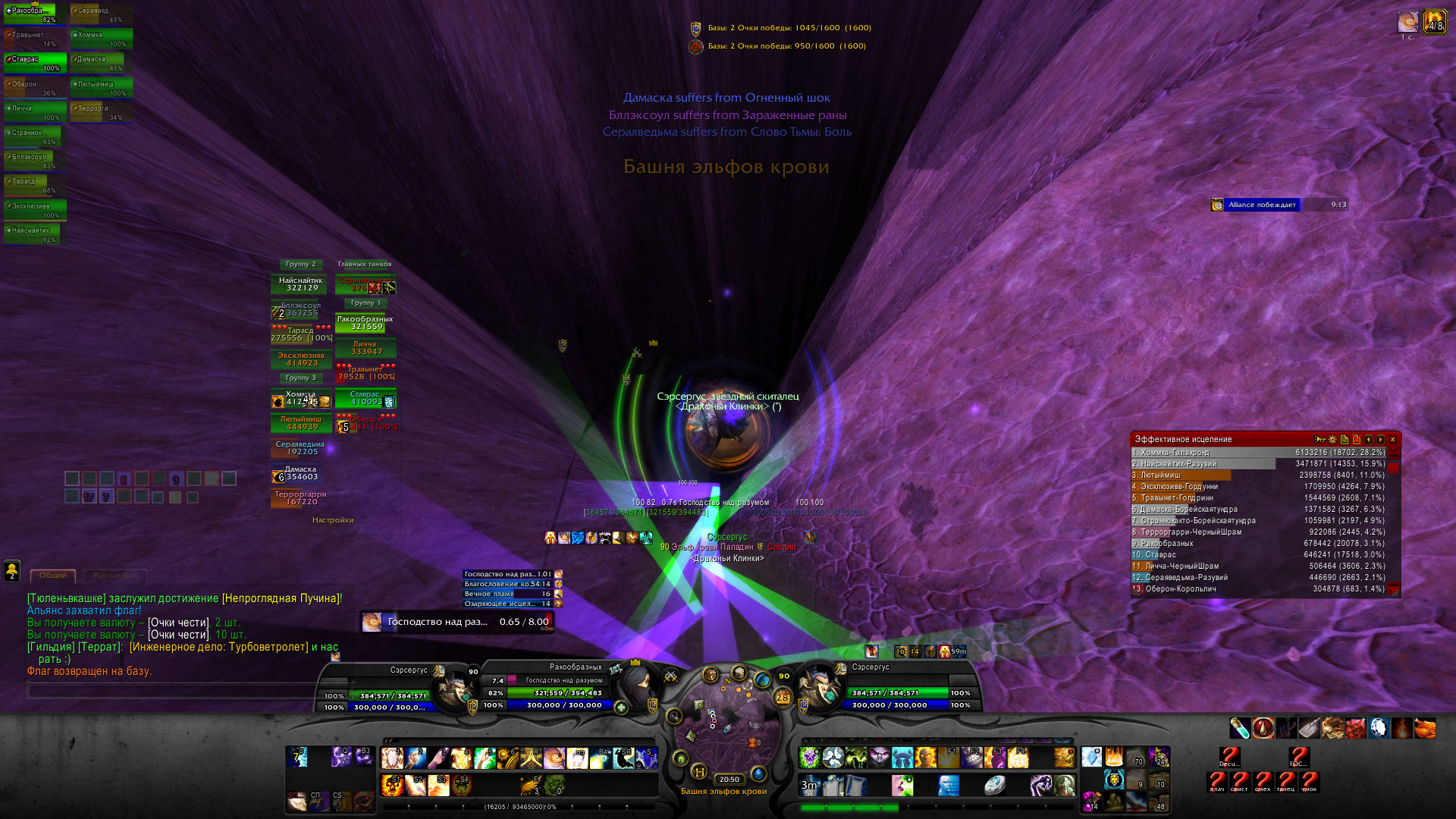Target Травынет in the raid frames

click(366, 372)
